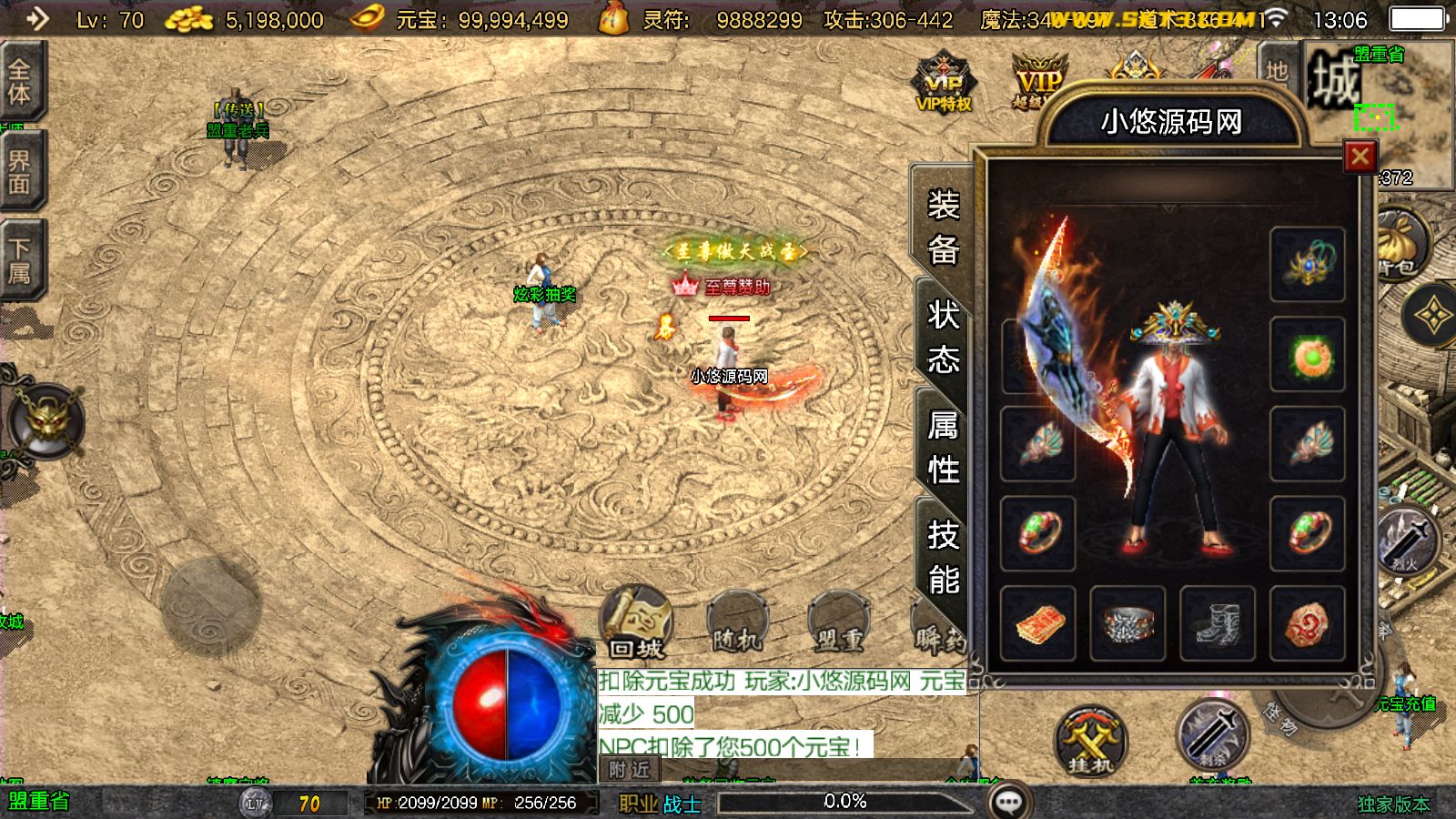The width and height of the screenshot is (1456, 819).
Task: Show the 属性 attributes tab
Action: (943, 447)
